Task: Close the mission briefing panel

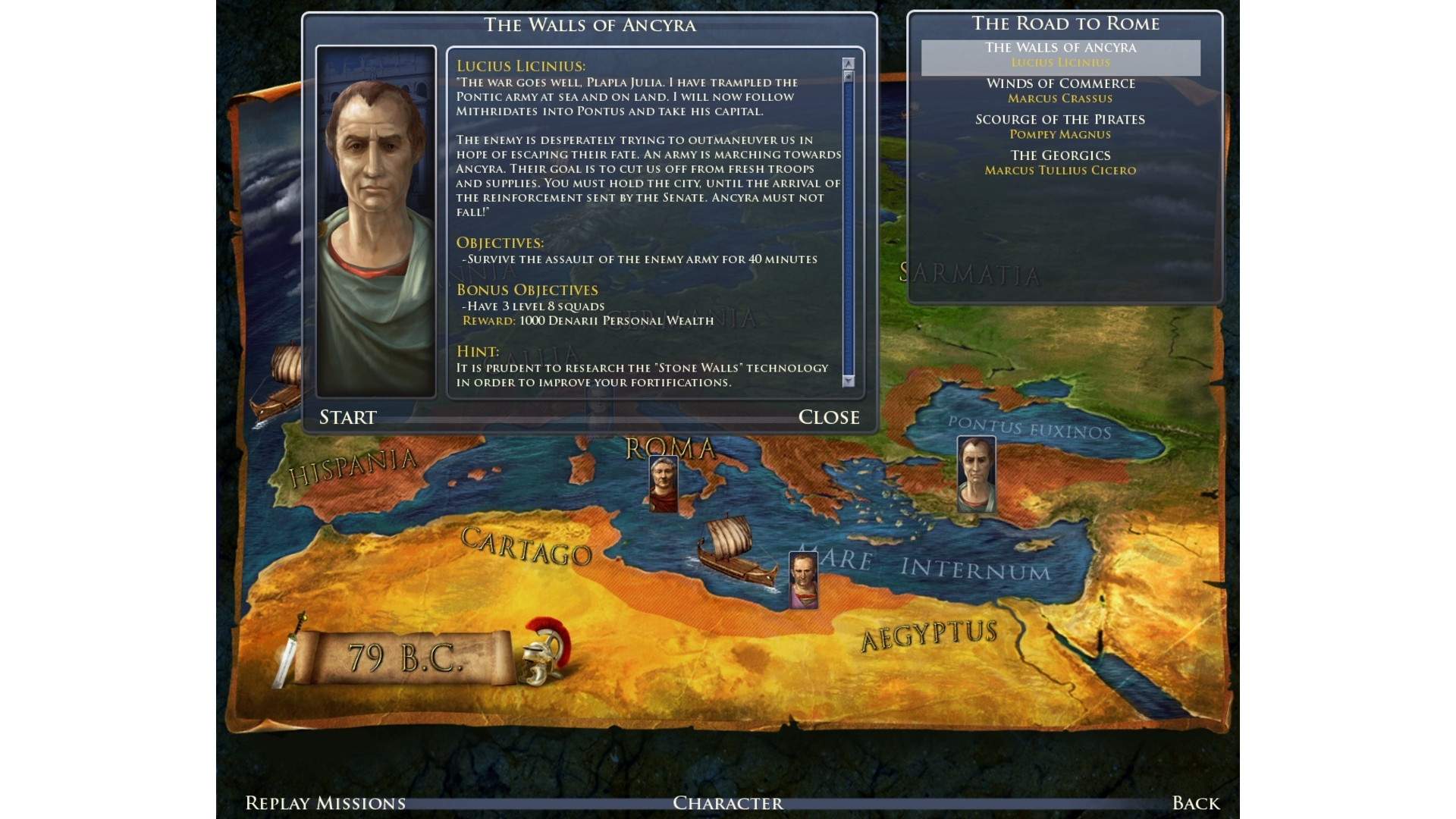Action: tap(828, 417)
